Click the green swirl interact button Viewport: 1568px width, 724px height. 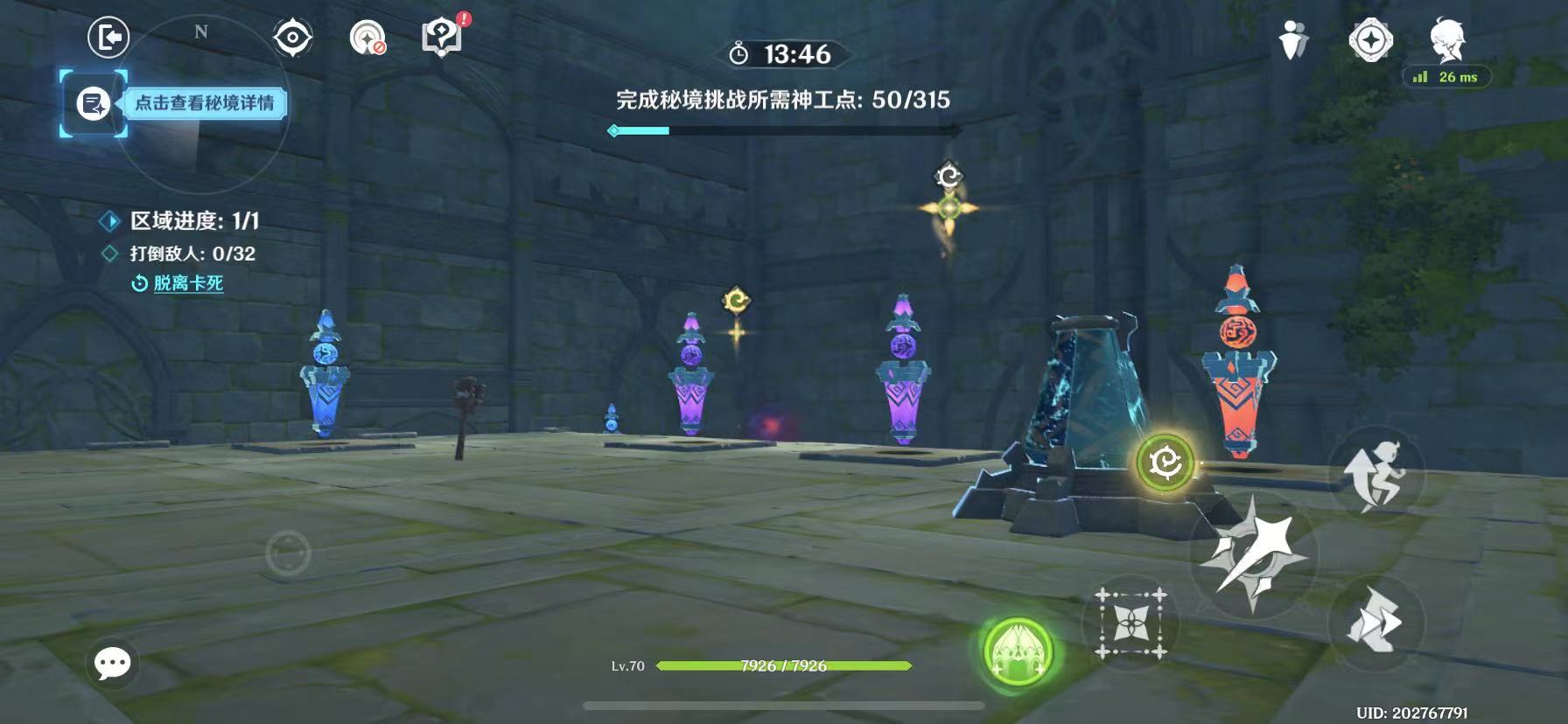point(1165,463)
